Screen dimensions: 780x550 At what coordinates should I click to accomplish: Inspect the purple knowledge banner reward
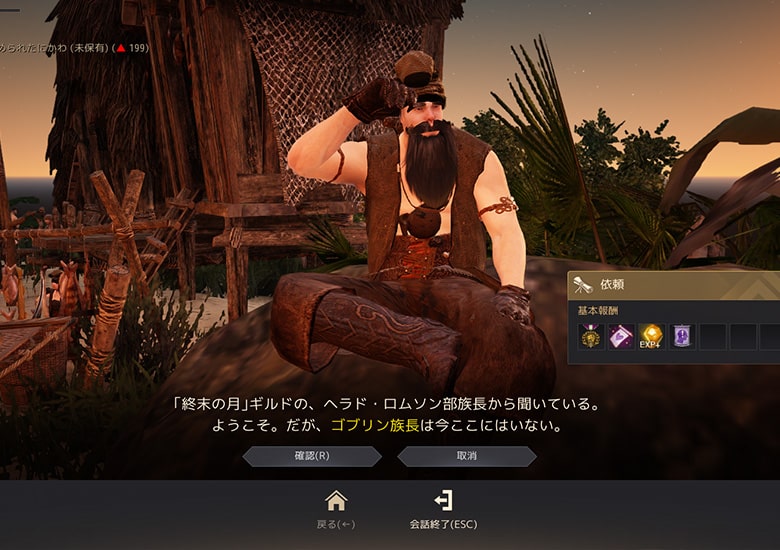tap(683, 337)
